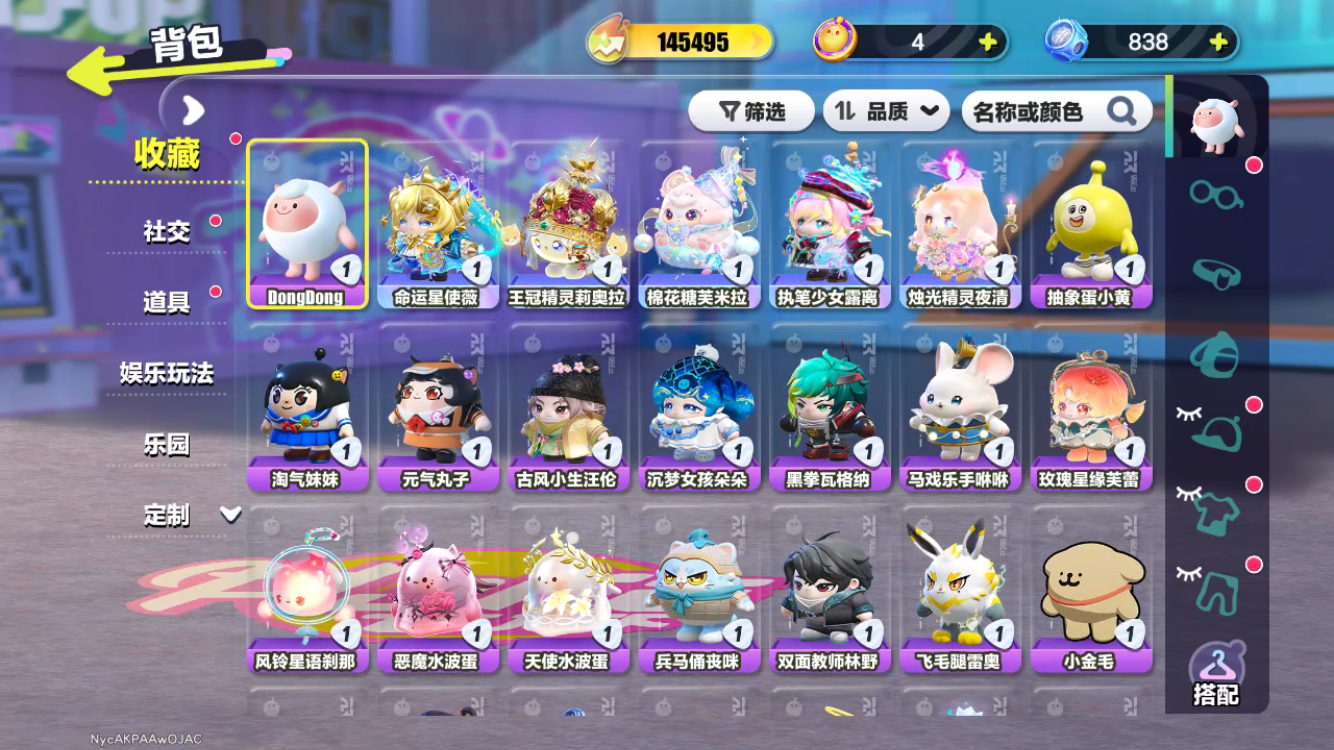Choose the 马戏乐手咻咻 rabbit skin
1334x750 pixels.
[959, 407]
